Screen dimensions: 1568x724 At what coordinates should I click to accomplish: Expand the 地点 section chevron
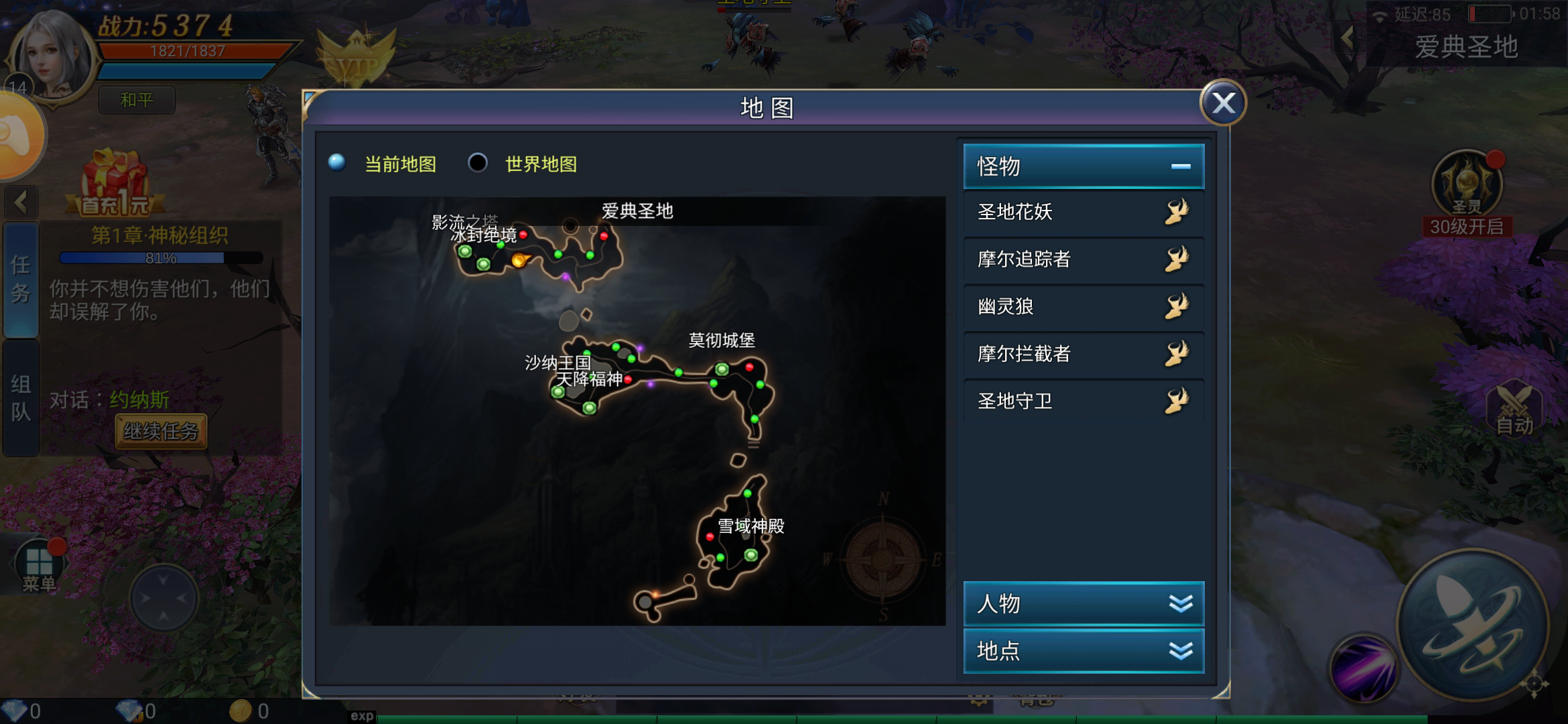tap(1183, 651)
